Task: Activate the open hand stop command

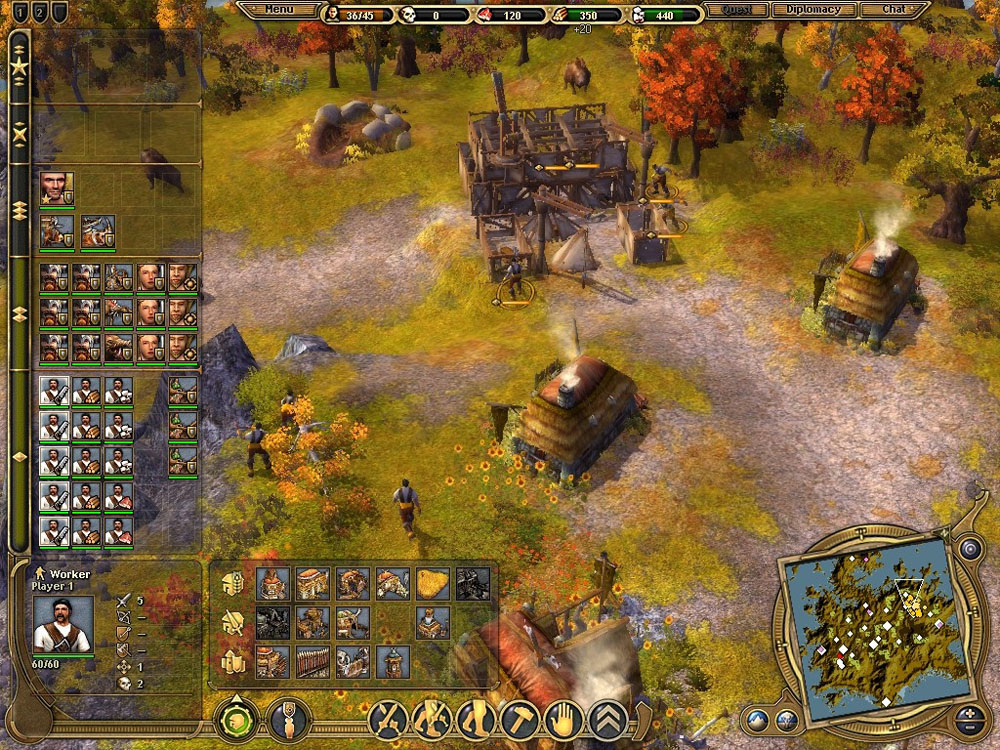Action: [564, 719]
